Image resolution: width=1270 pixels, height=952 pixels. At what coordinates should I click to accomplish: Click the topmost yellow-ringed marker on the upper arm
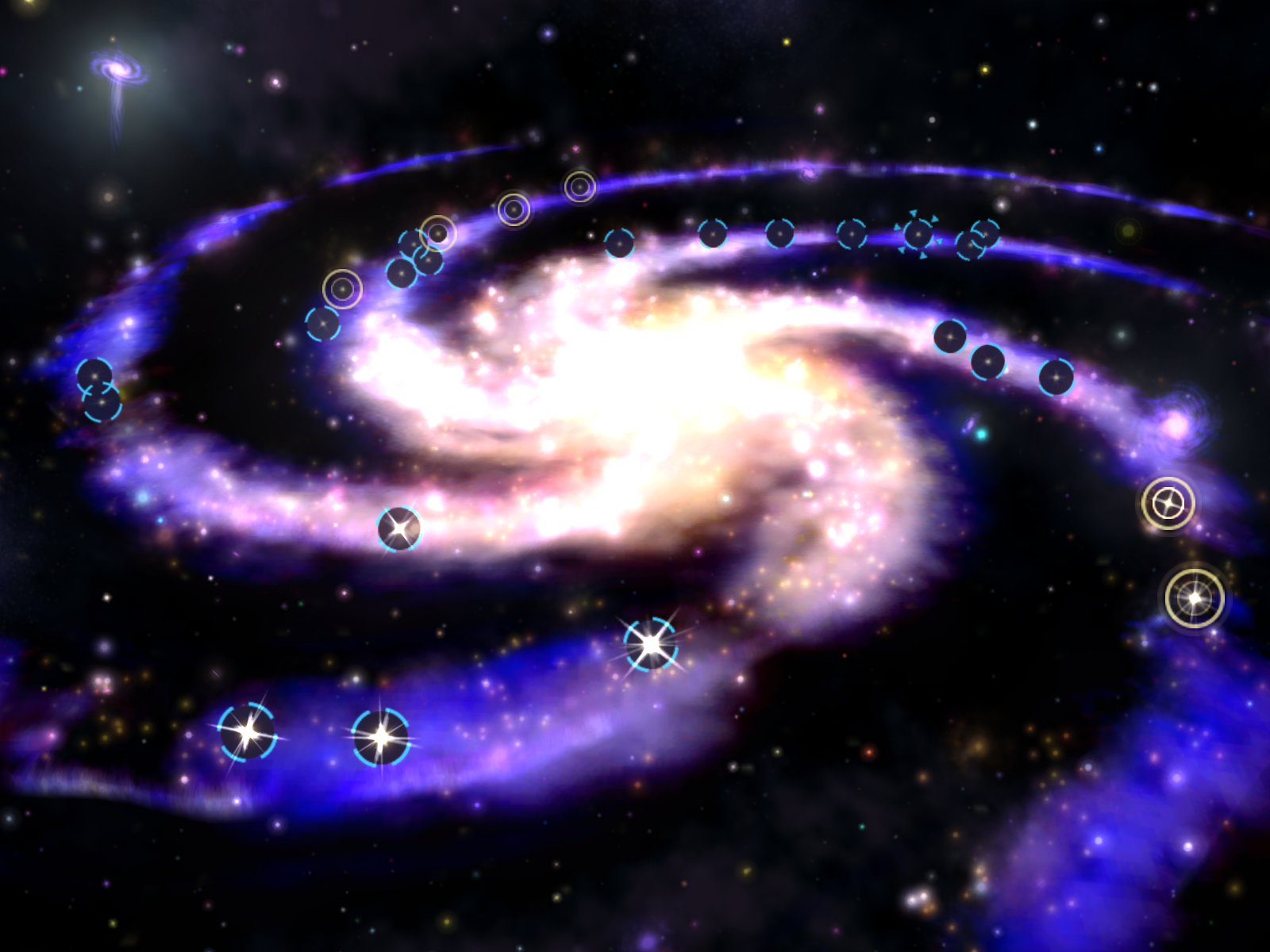coord(579,186)
